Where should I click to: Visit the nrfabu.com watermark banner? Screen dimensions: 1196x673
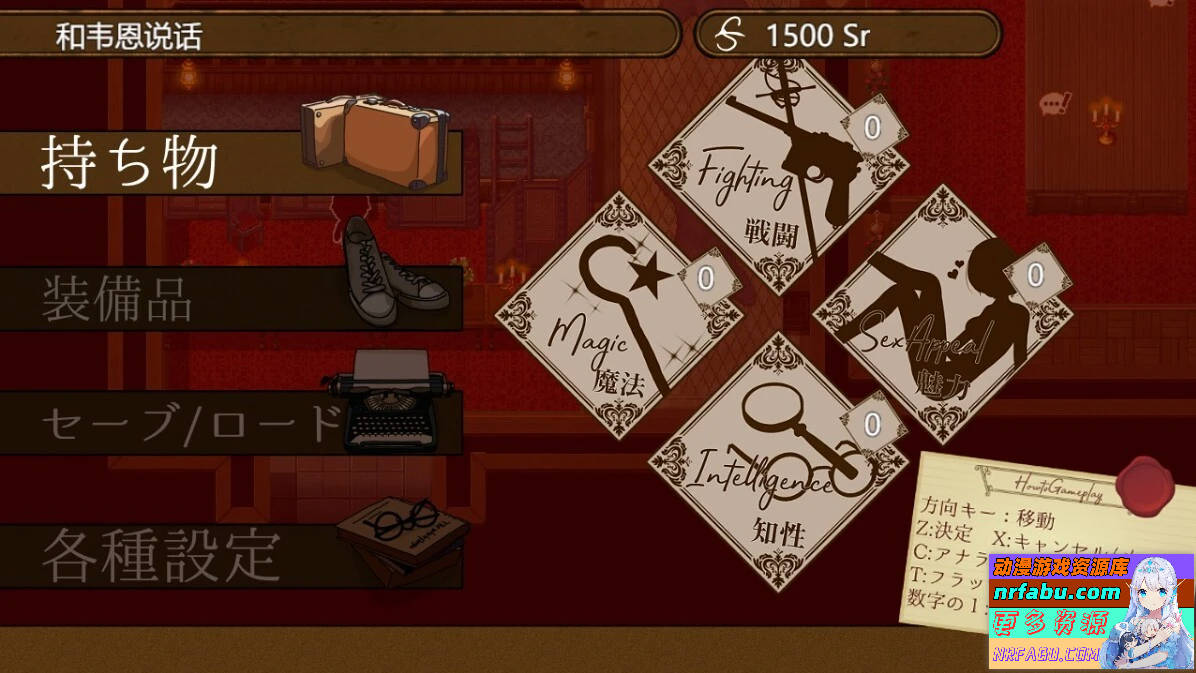coord(1090,610)
